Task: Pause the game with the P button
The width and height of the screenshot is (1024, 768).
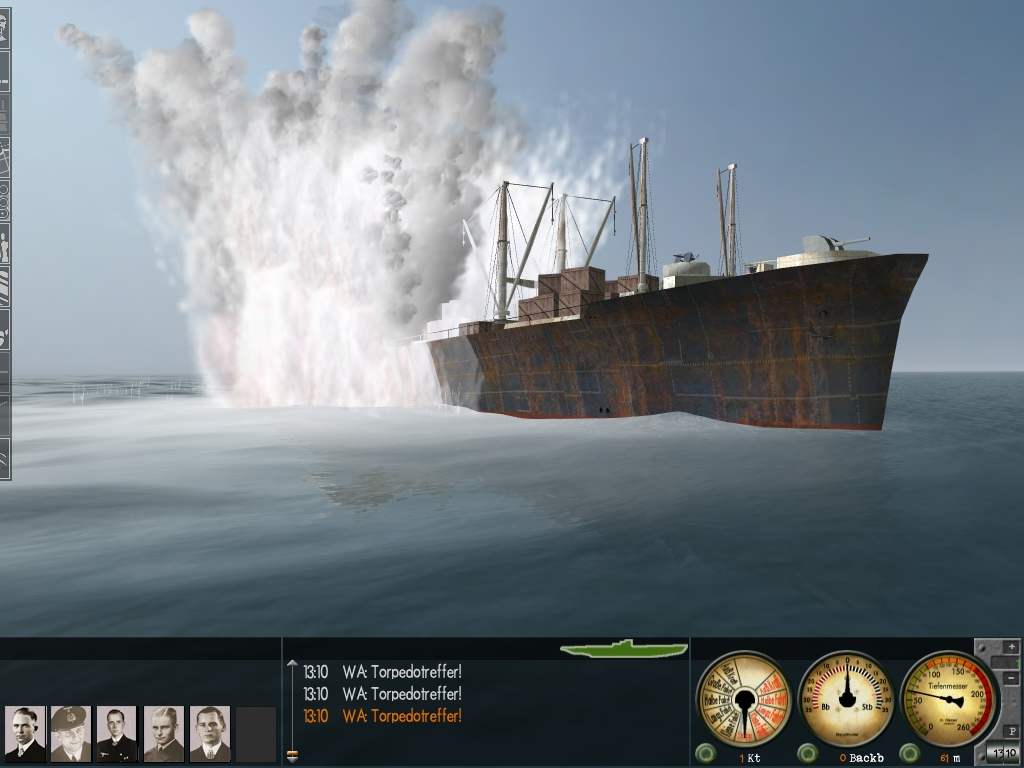Action: point(1012,731)
